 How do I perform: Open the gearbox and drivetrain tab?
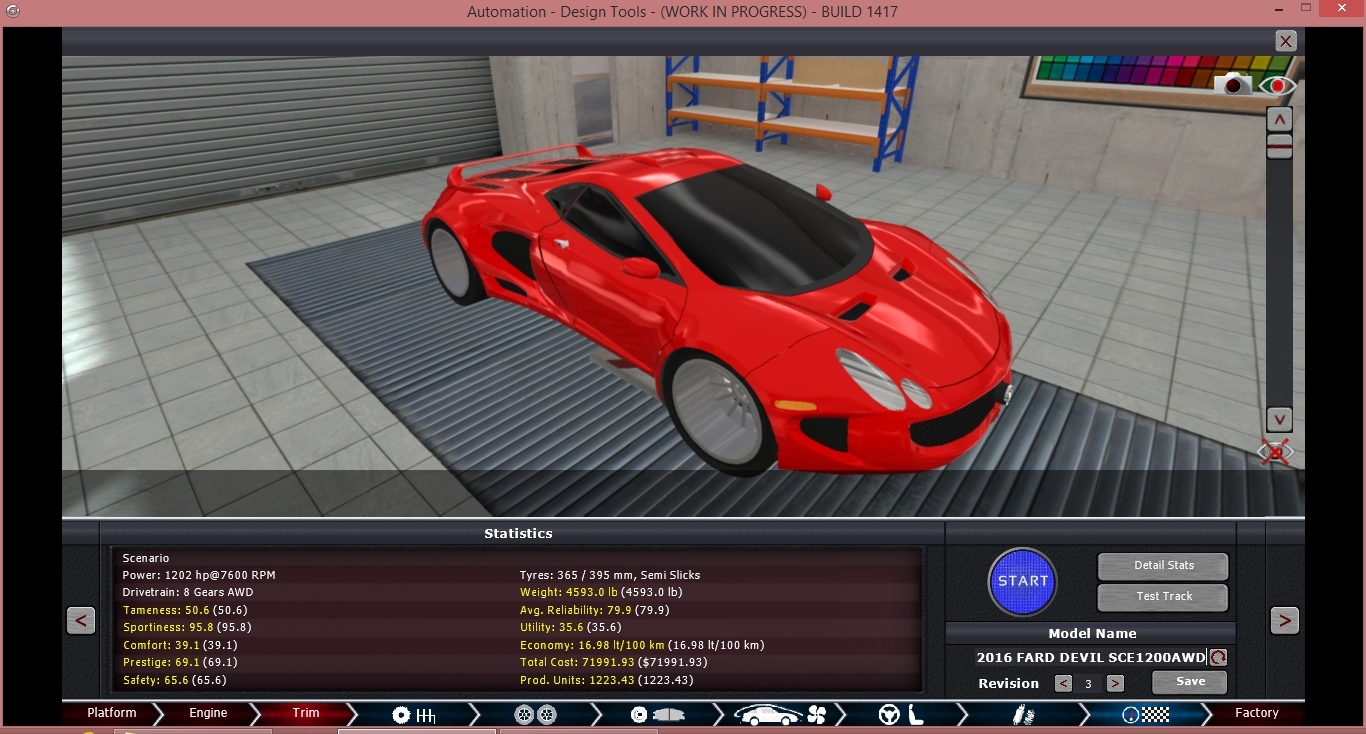414,715
